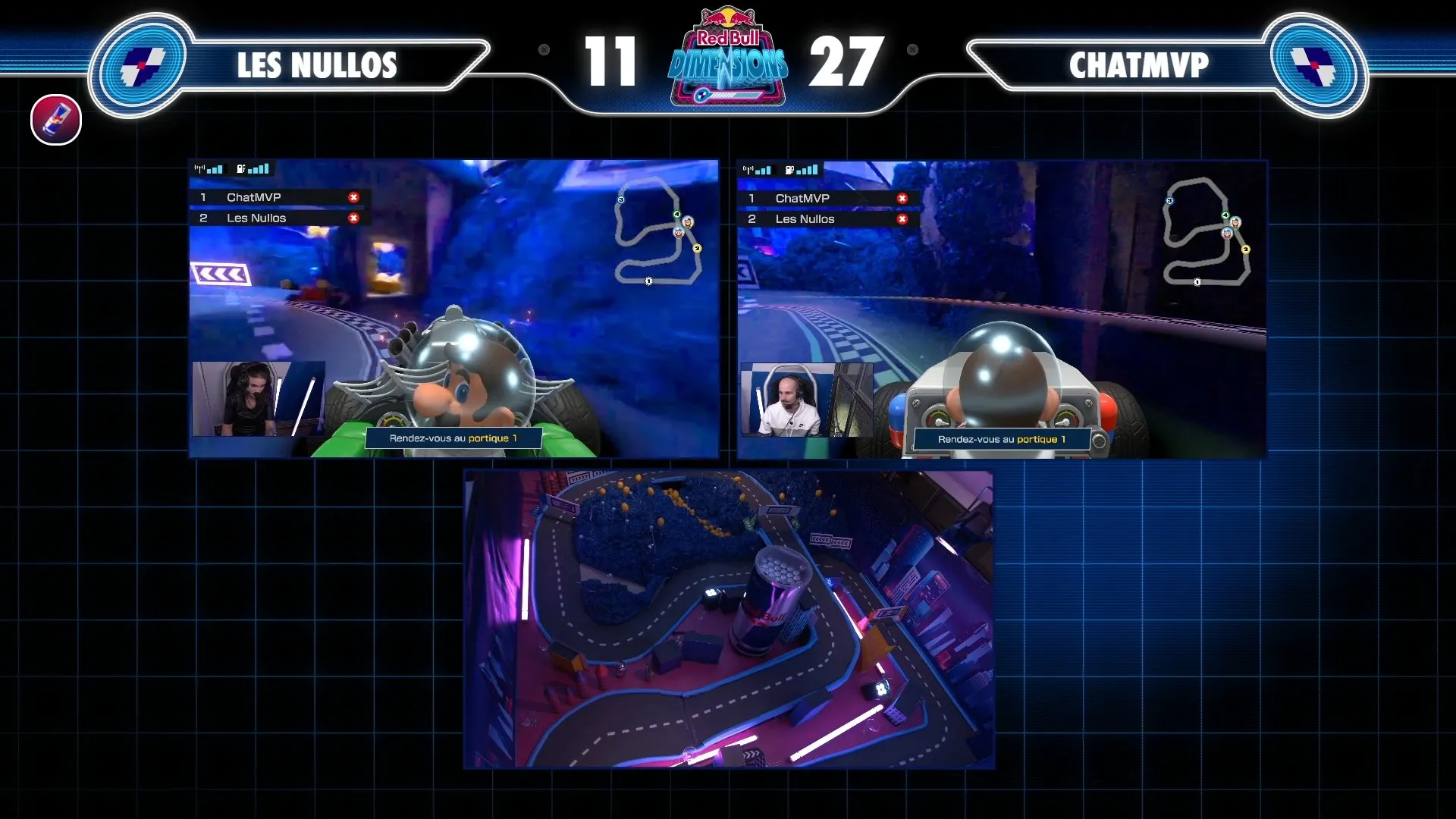Select ChatMVP's first-place row in Mario's race view
Screen dimensions: 1456x819
pos(278,197)
